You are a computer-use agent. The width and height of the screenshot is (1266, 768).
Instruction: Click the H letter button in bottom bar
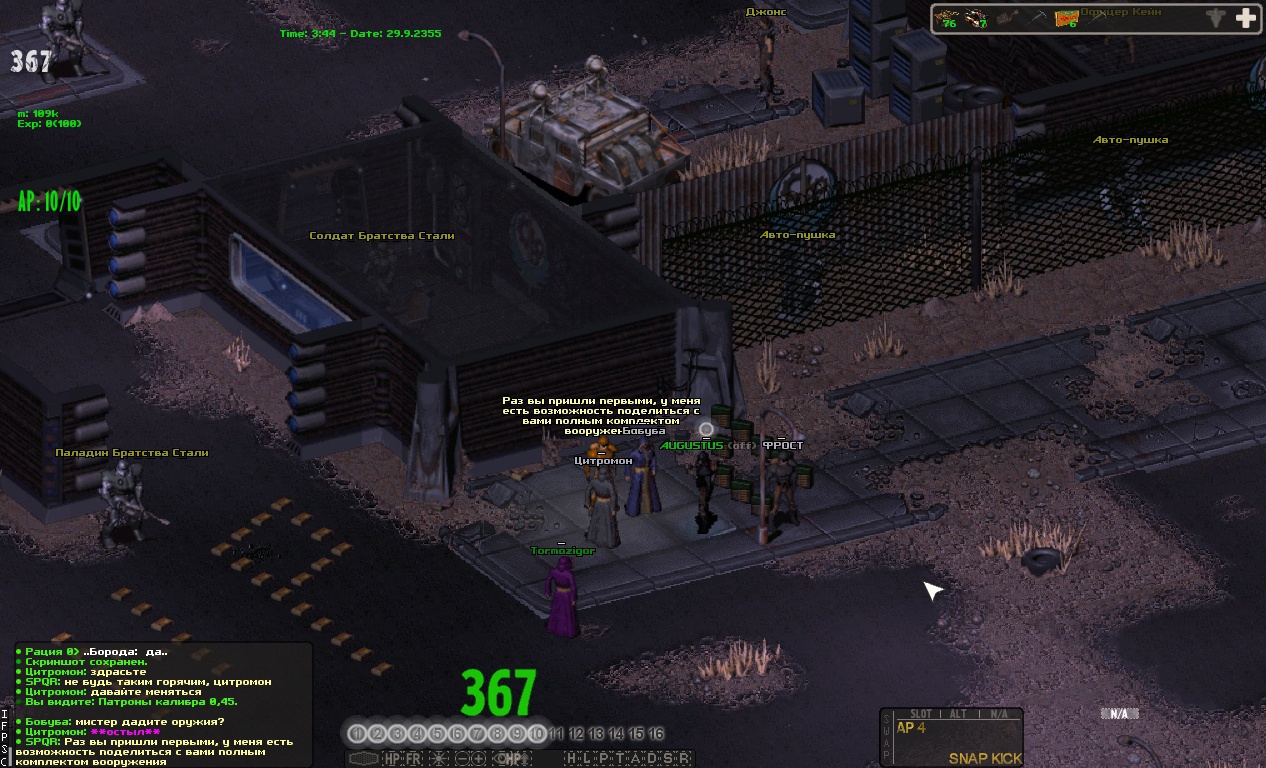coord(571,759)
